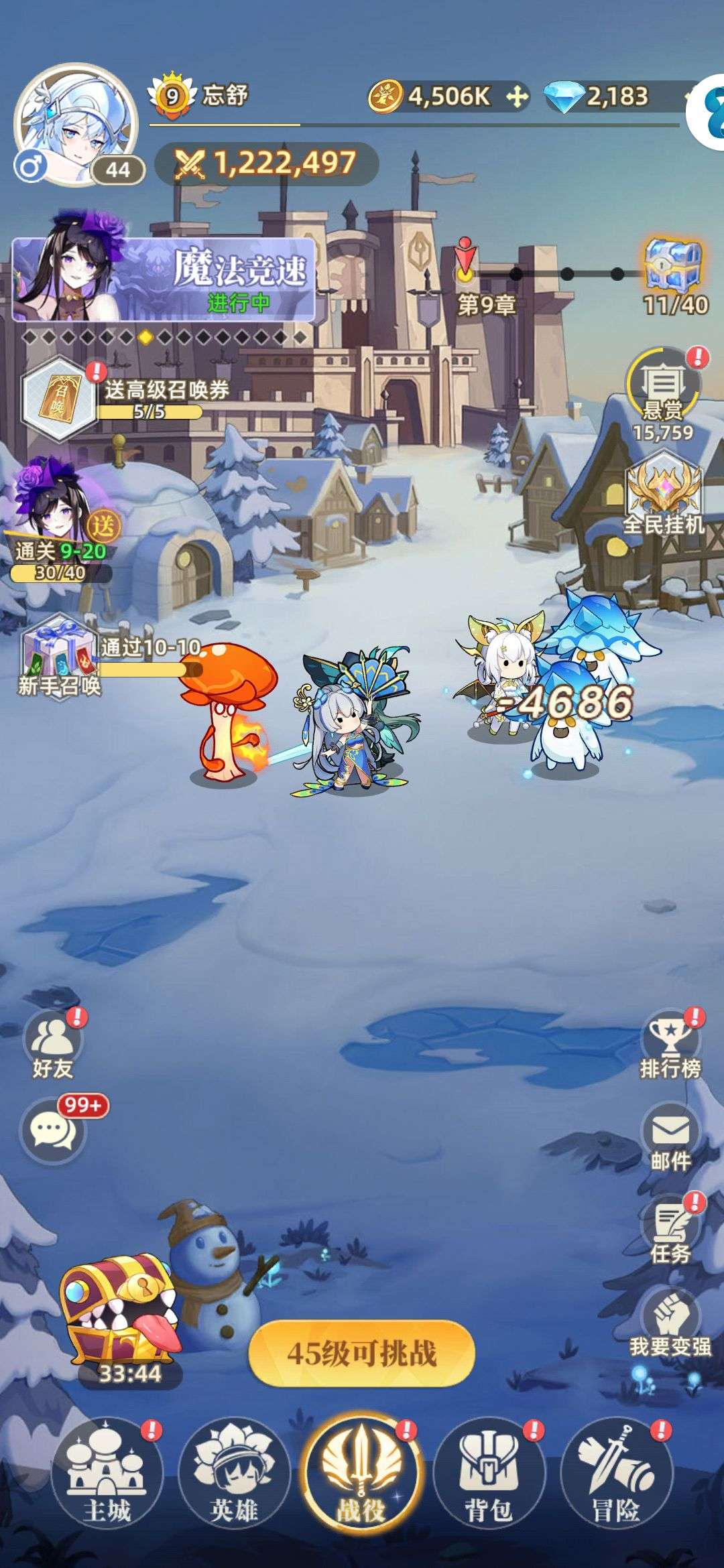Tap the 45级可挑战 challenge button
This screenshot has width=724, height=1568.
361,1354
